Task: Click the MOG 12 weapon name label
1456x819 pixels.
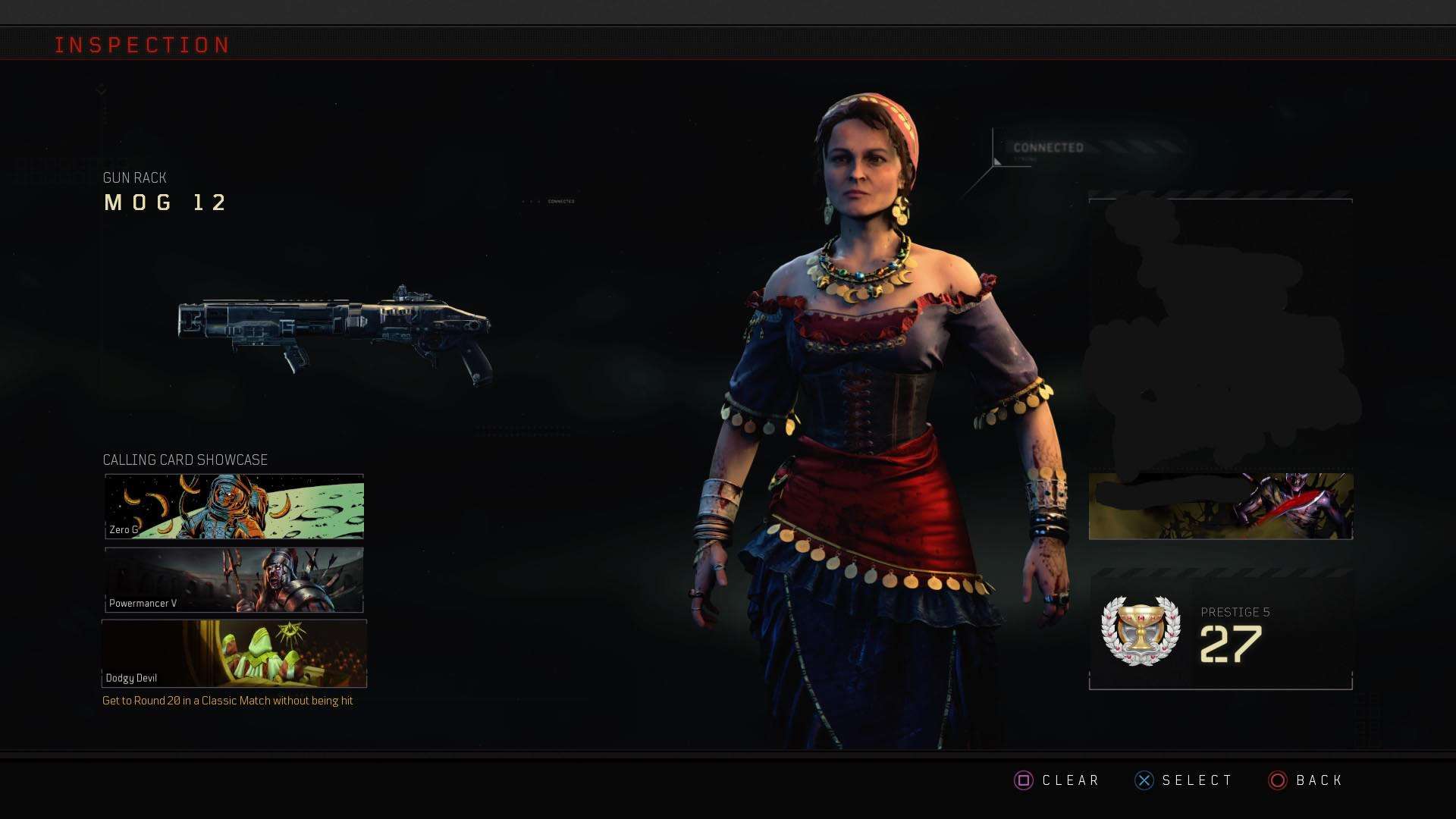Action: pyautogui.click(x=165, y=202)
